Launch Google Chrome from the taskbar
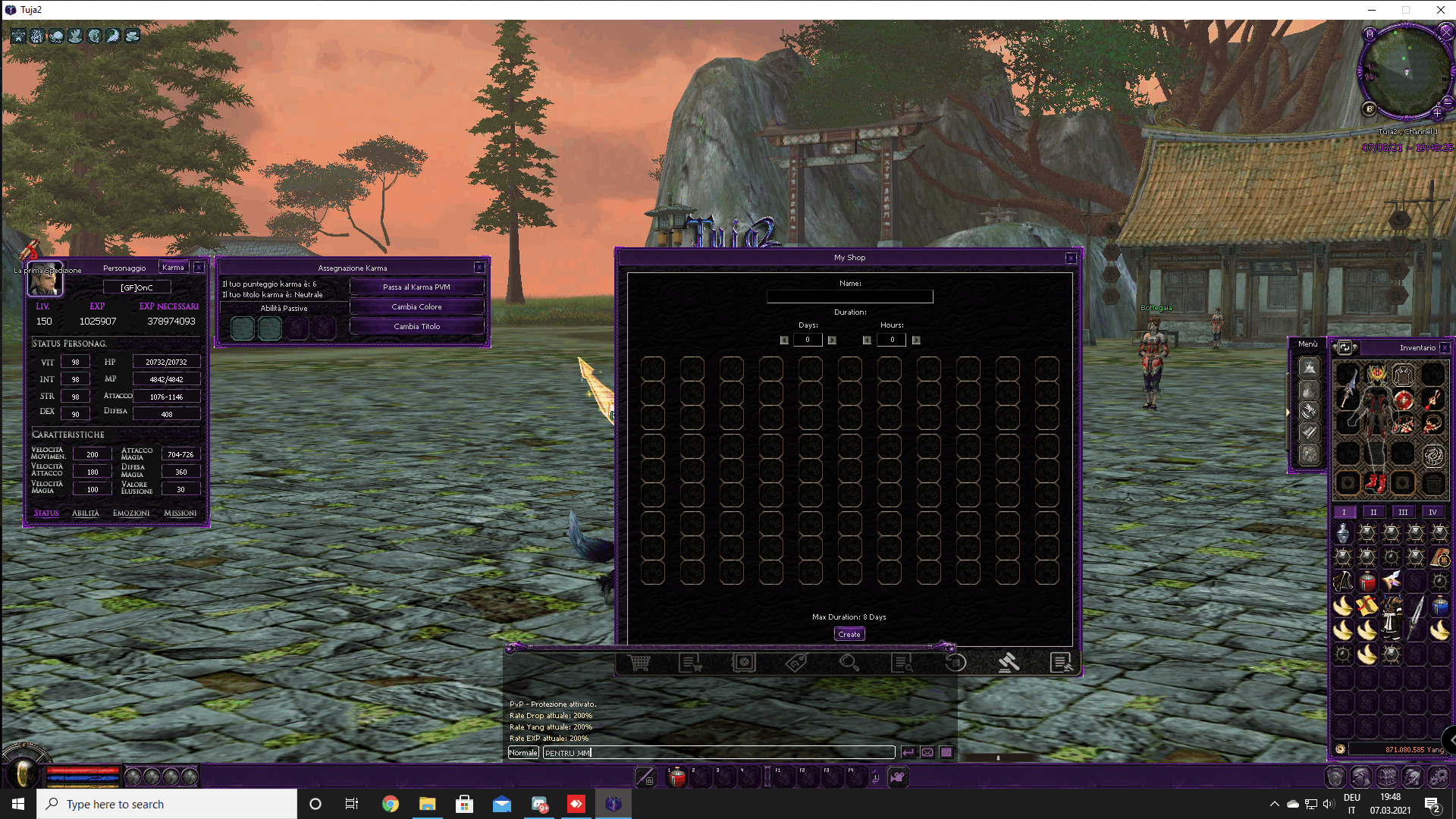 (x=390, y=804)
